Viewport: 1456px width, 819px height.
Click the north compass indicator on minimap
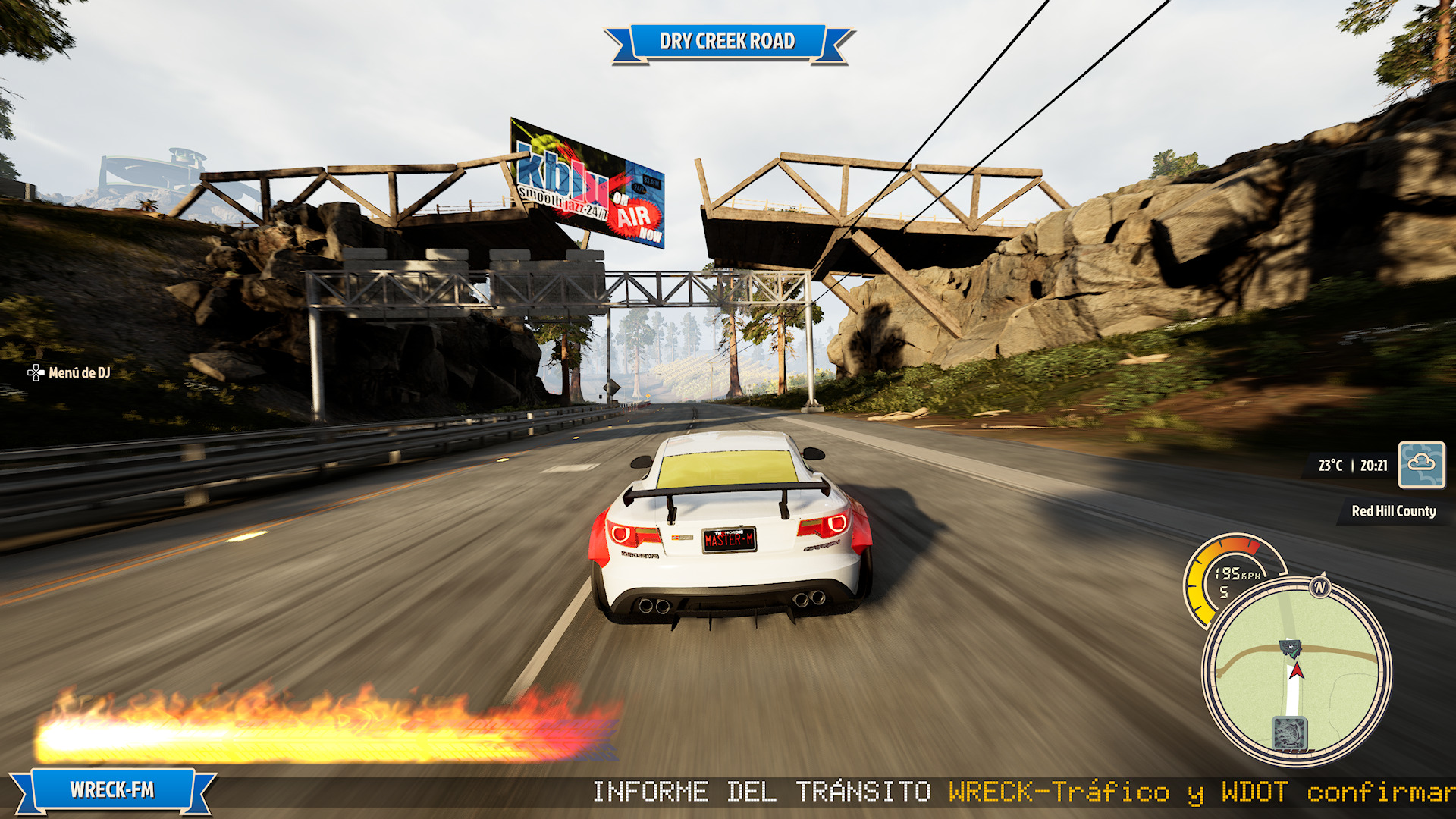click(x=1320, y=586)
